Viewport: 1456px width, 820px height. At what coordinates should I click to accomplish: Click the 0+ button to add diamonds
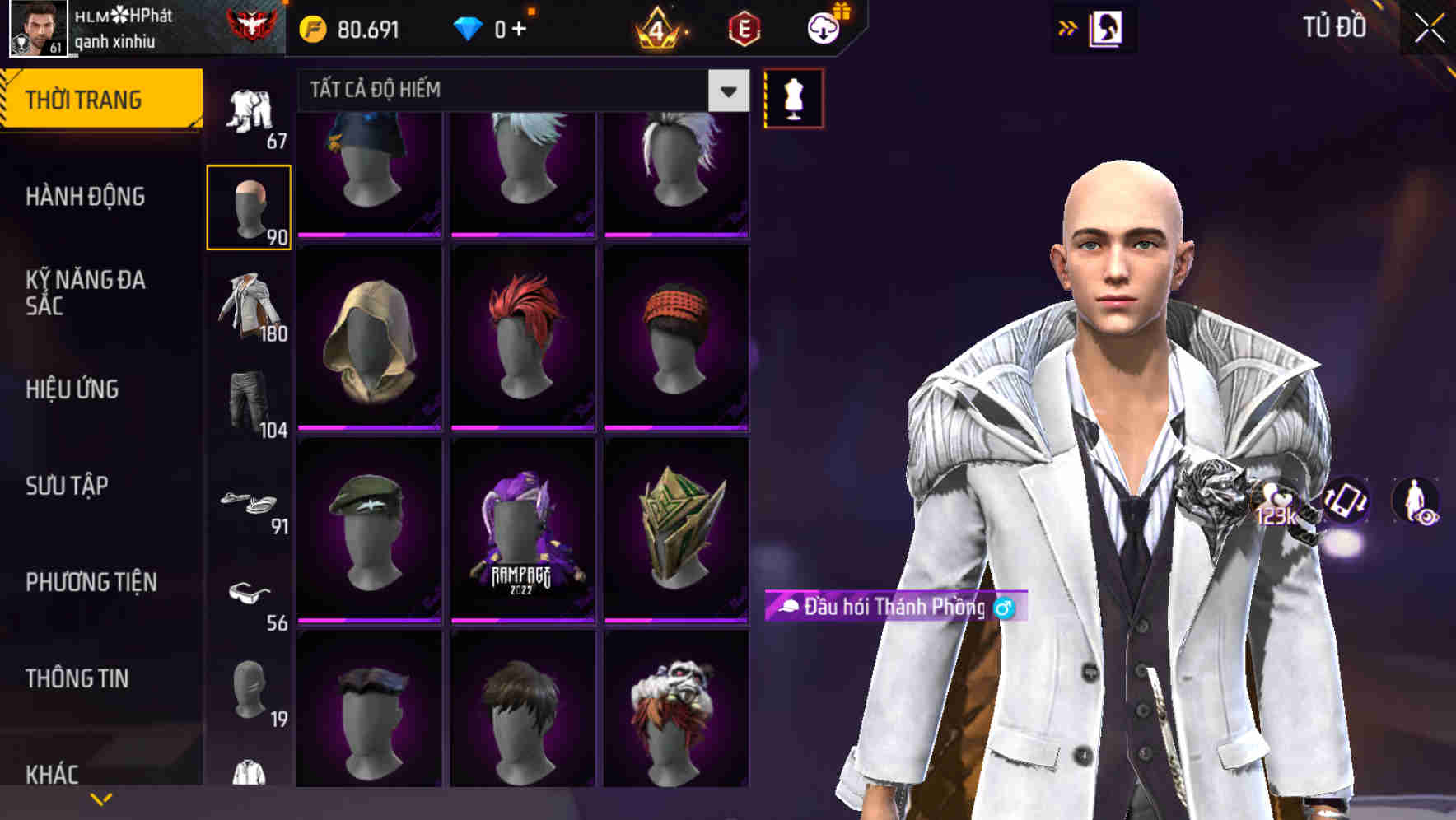pyautogui.click(x=514, y=27)
